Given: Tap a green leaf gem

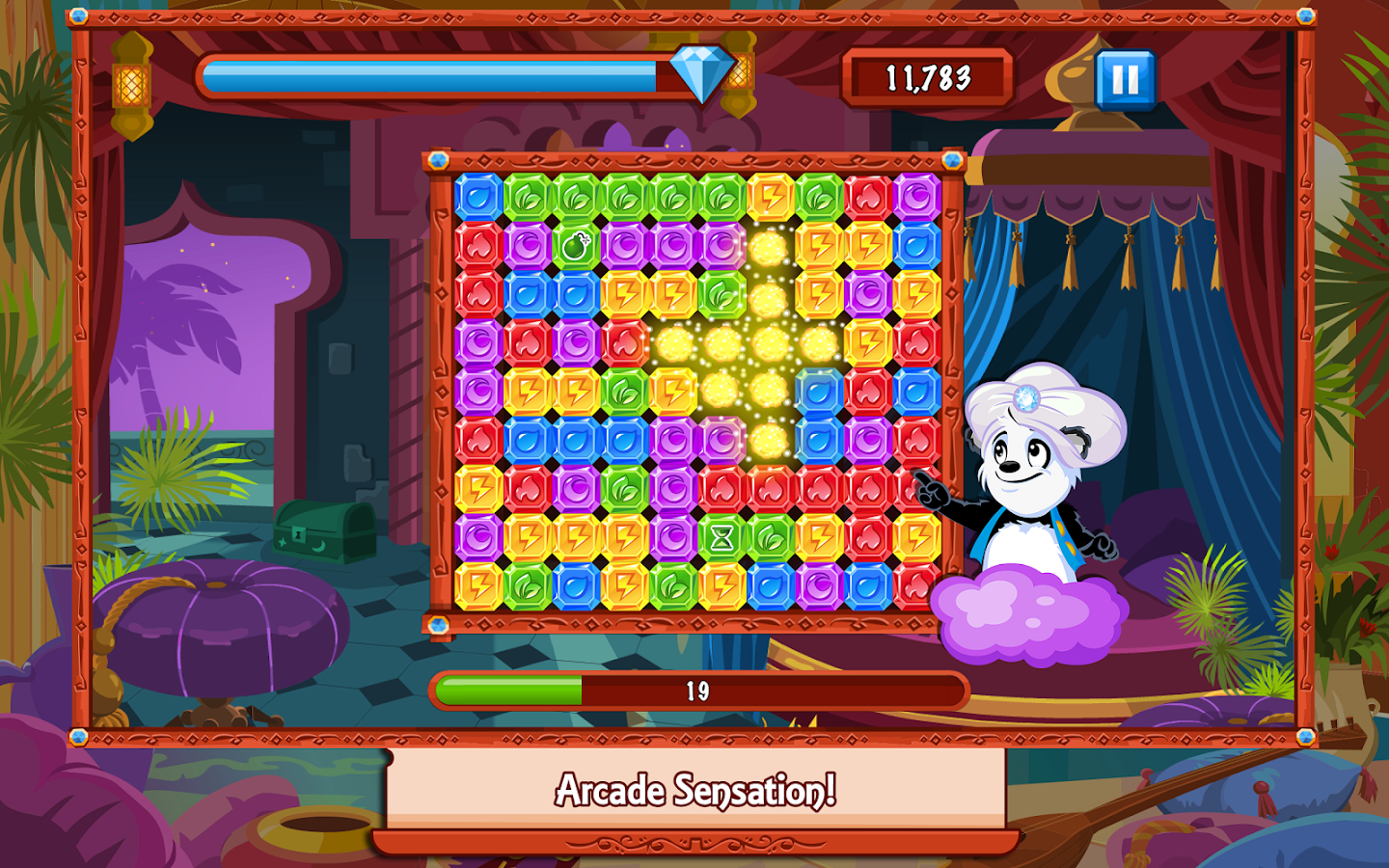Looking at the screenshot, I should 529,197.
